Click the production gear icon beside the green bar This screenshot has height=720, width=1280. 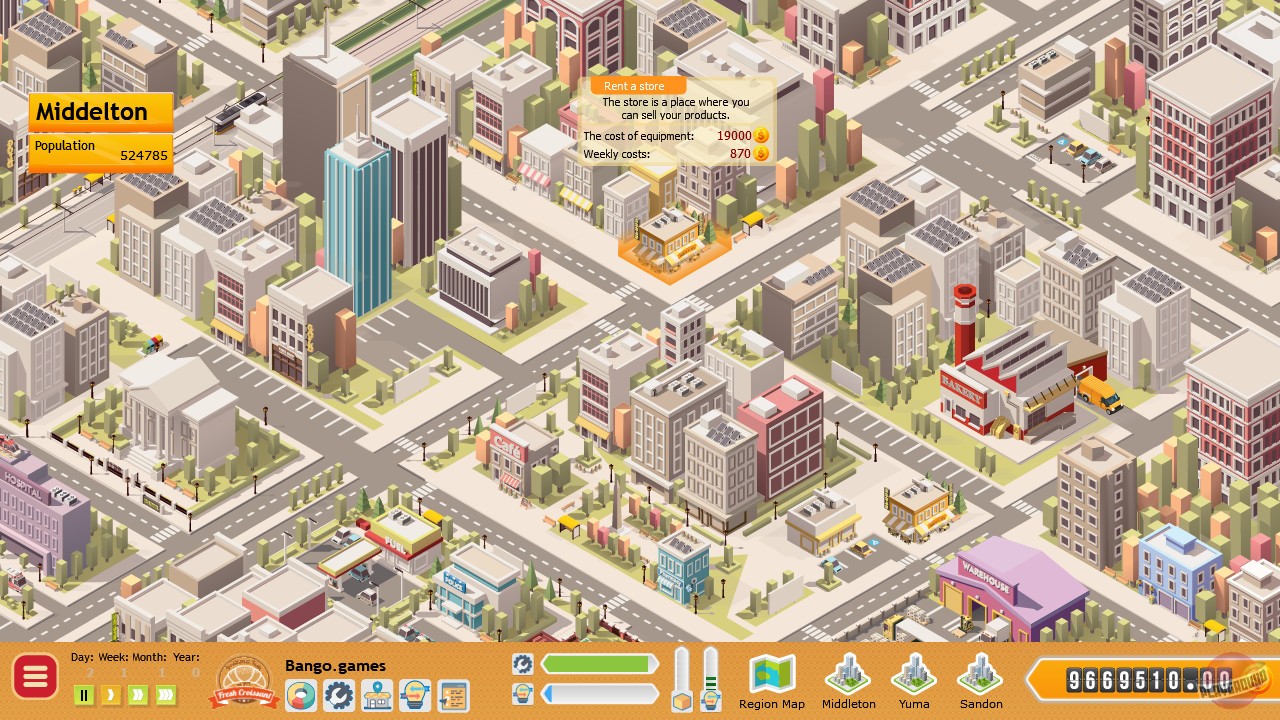pyautogui.click(x=522, y=663)
